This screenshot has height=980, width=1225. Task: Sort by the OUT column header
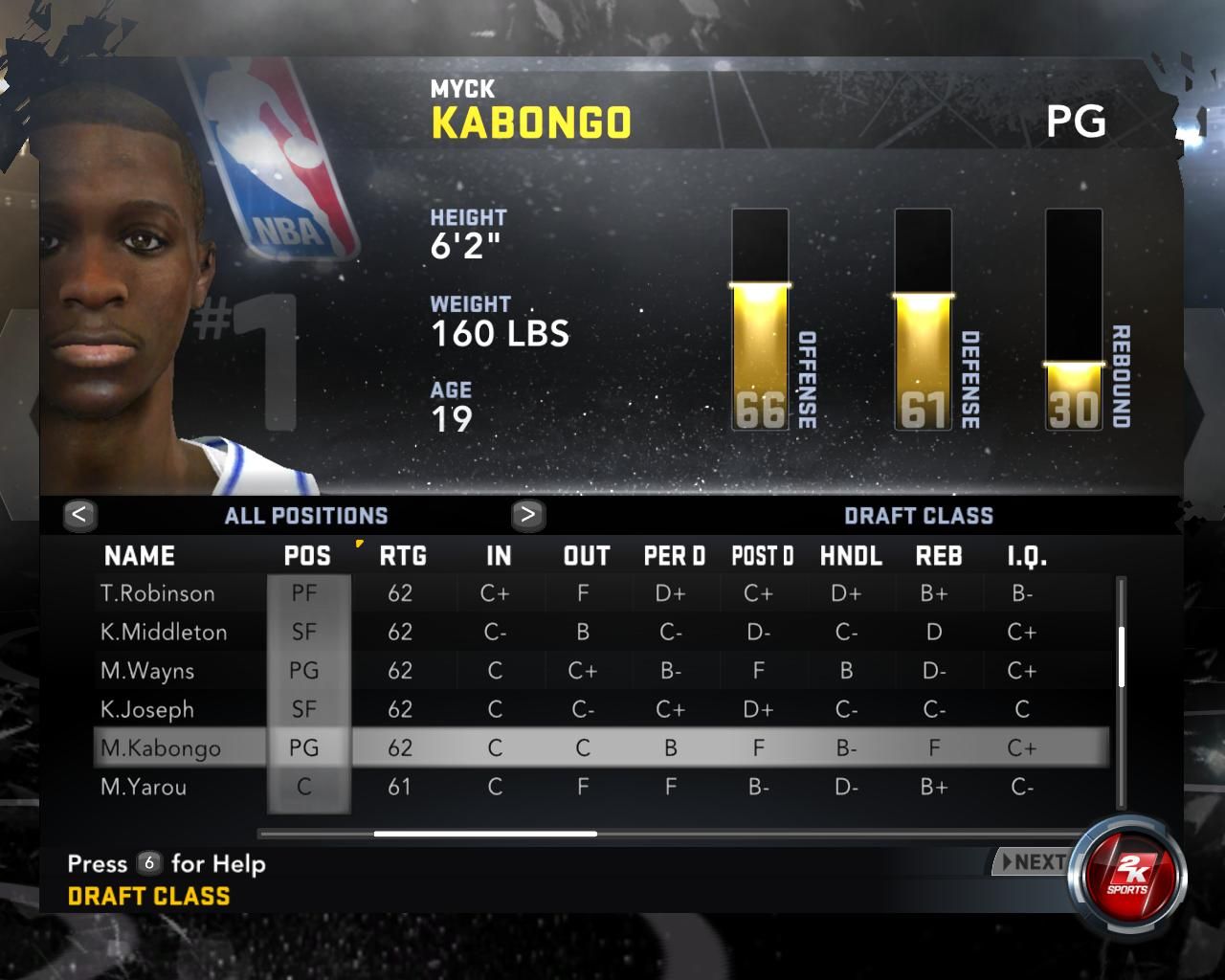[x=587, y=556]
